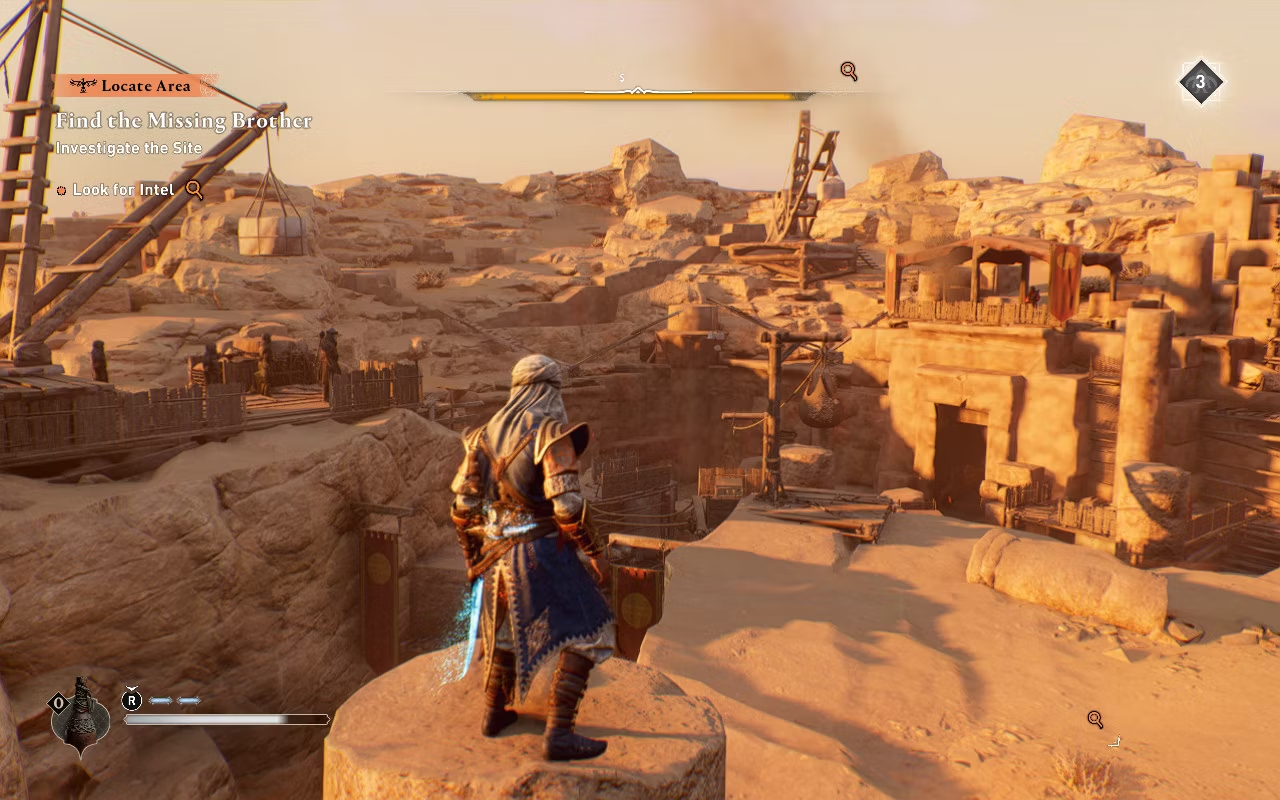Screen dimensions: 1280x800
Task: Click the Look for Intel objective
Action: coord(124,190)
